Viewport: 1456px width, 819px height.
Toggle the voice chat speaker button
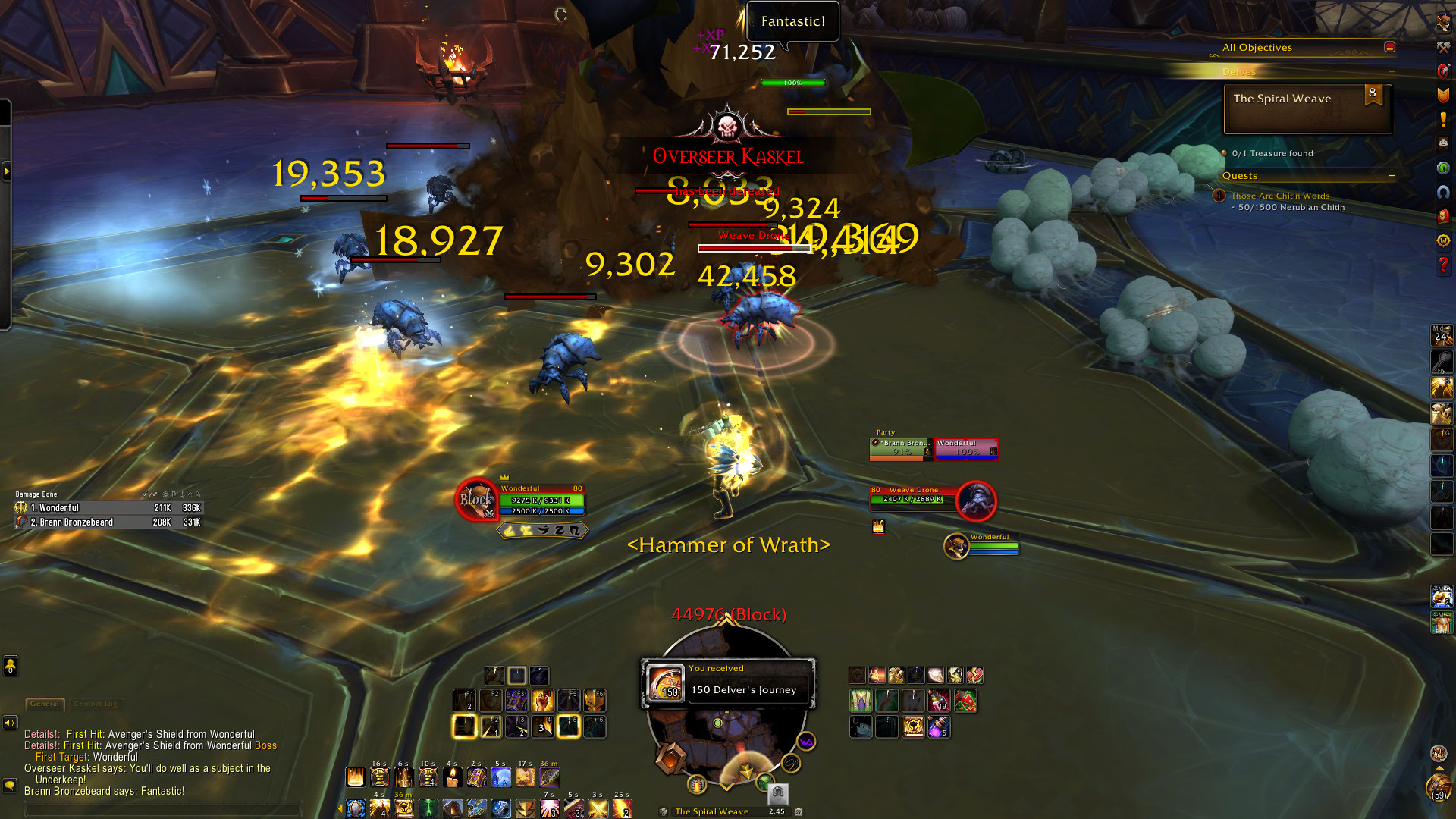pyautogui.click(x=10, y=723)
